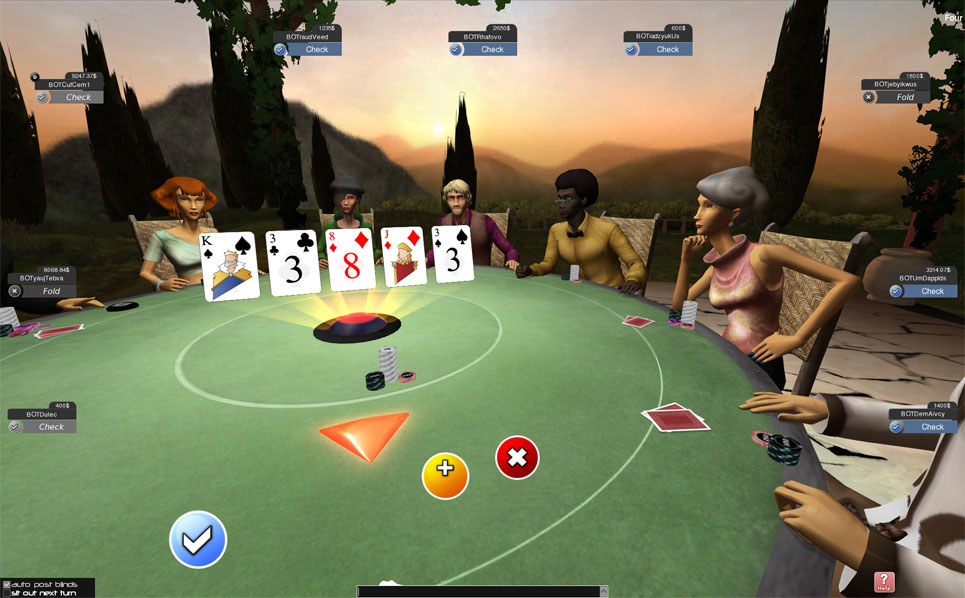
Task: Select the BOTDuiec player panel
Action: coord(42,420)
